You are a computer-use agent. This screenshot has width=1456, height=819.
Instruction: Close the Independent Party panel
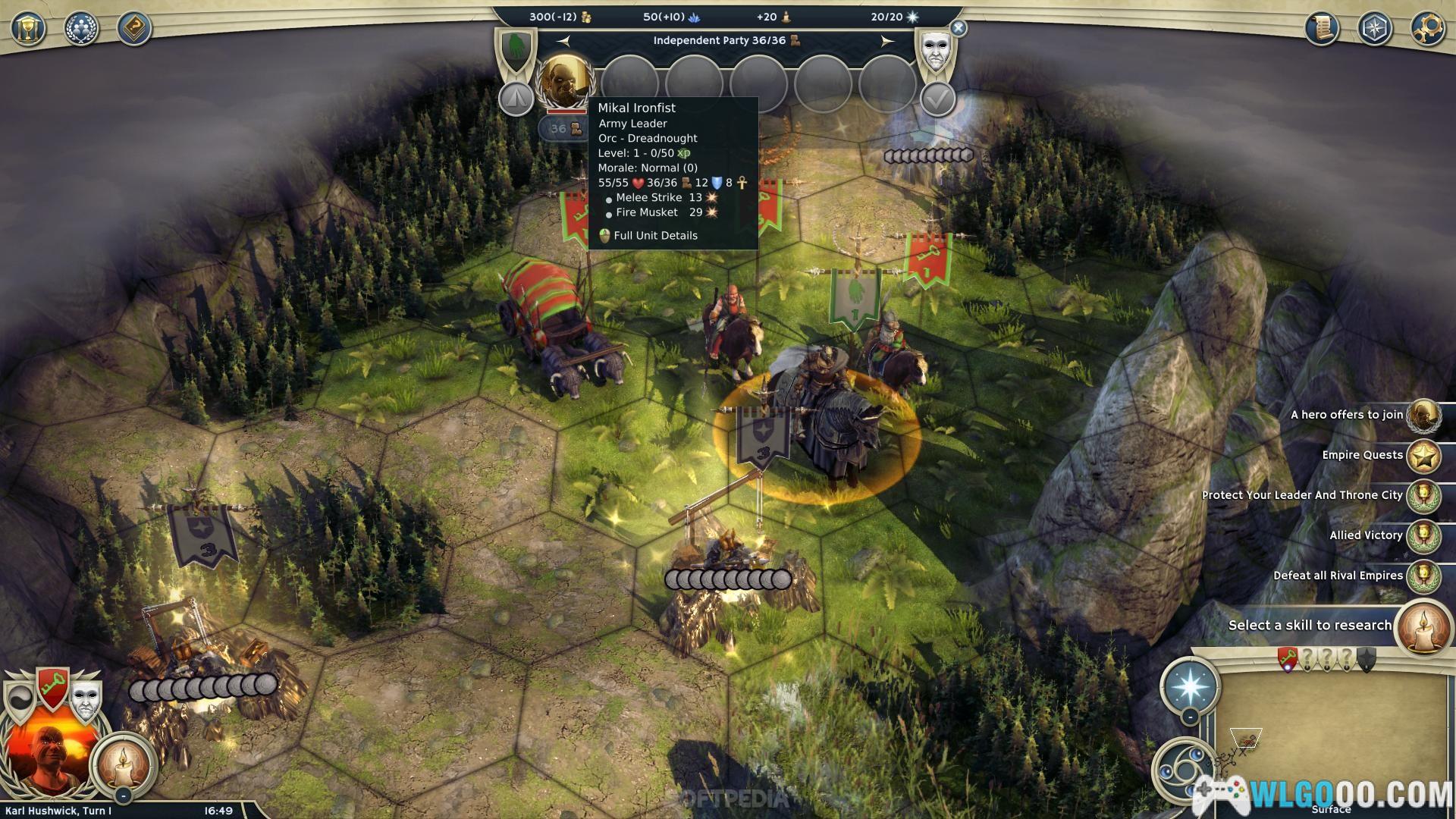coord(959,29)
